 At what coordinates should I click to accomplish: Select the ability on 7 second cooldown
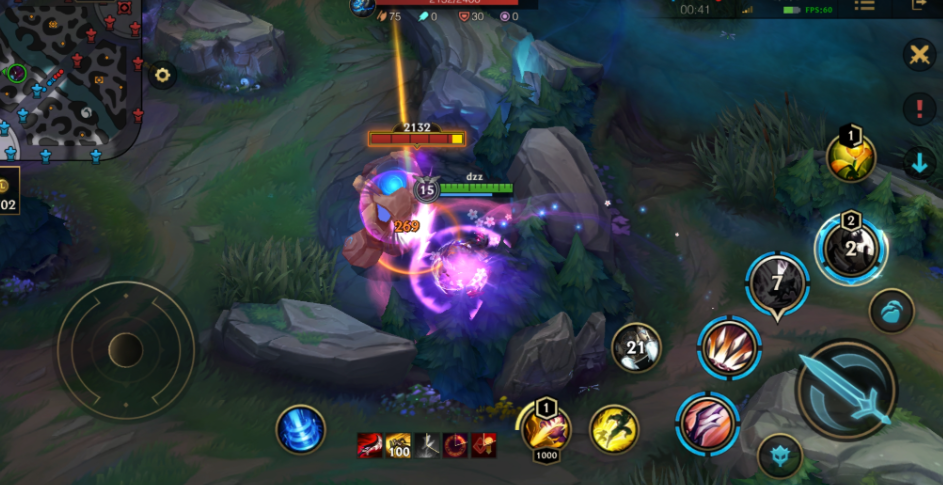tap(777, 285)
